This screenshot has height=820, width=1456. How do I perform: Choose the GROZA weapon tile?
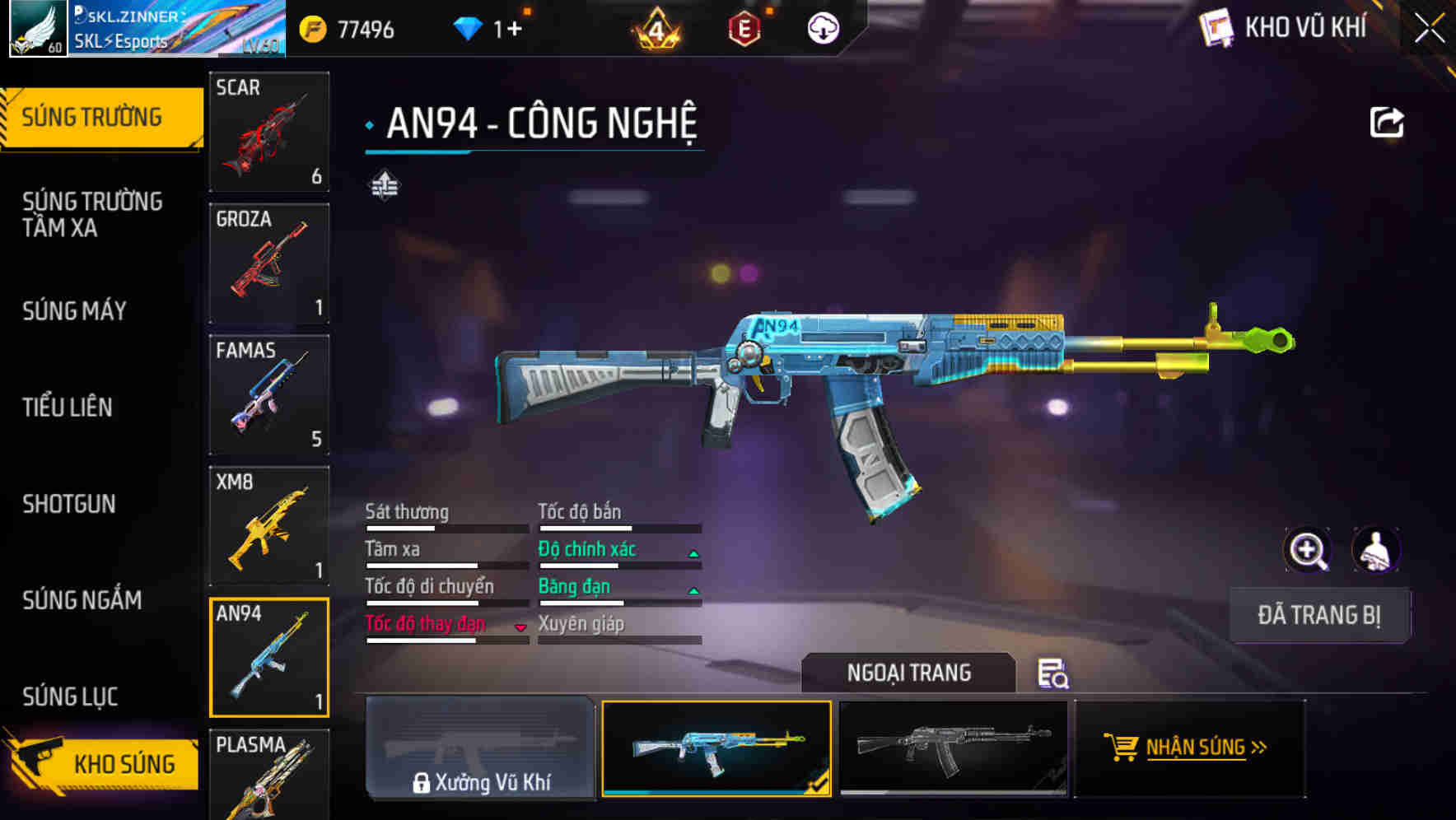pyautogui.click(x=269, y=263)
